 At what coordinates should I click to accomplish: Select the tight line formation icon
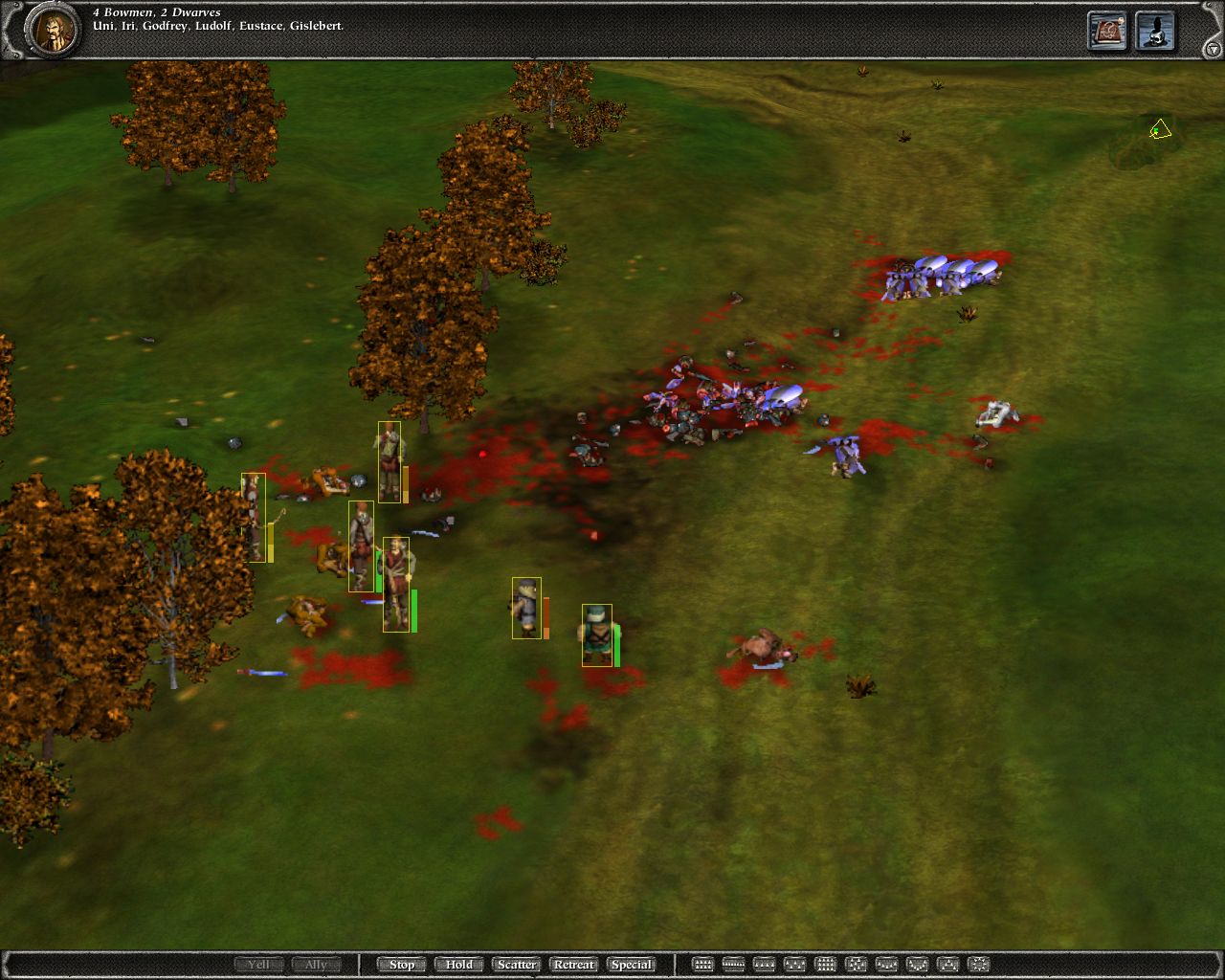tap(703, 964)
